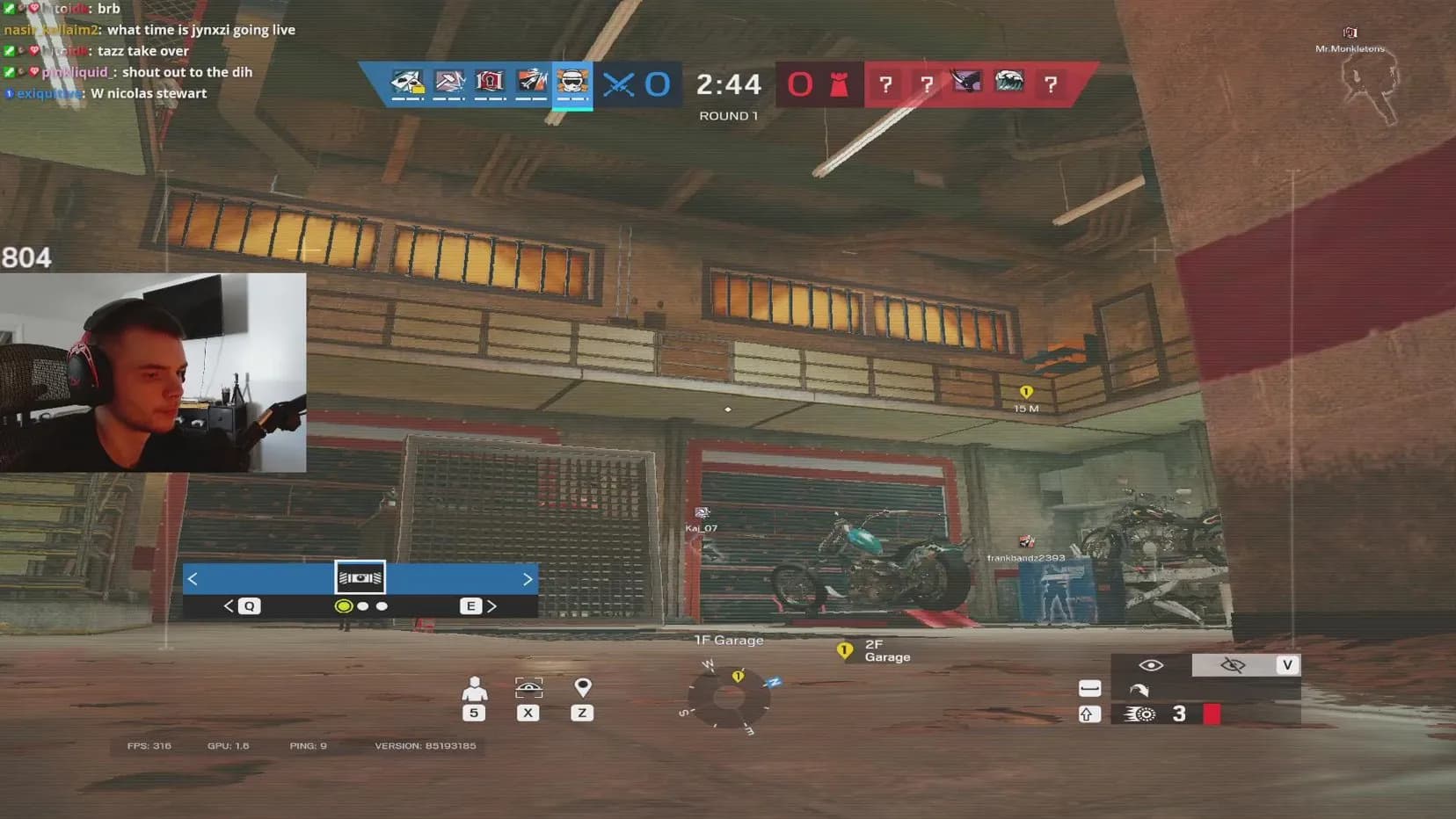Click the ROUND 1 label
Screen dimensions: 1456x819
click(x=729, y=115)
